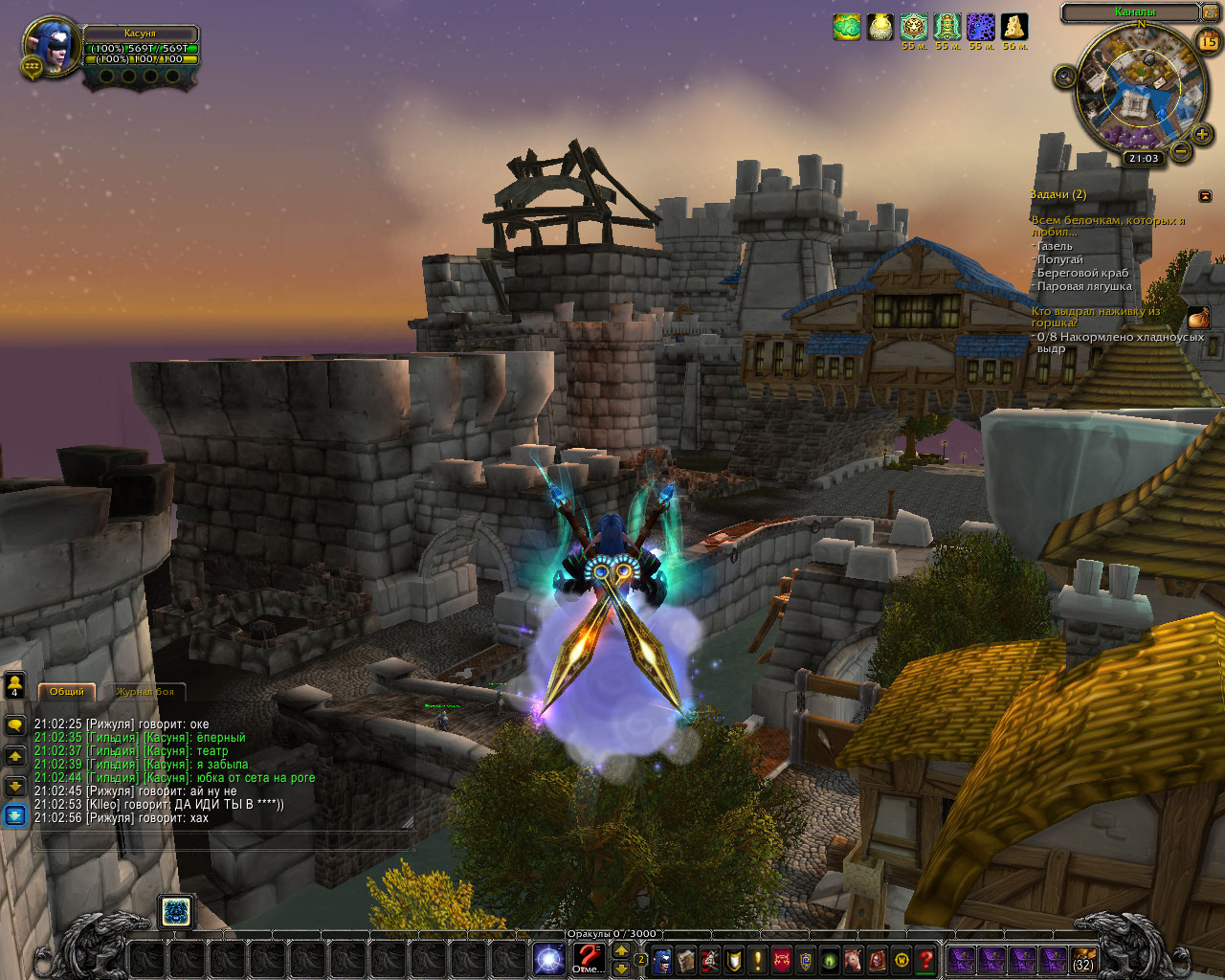Open the main backpack showing 32
Screen dimensions: 1225x980
(x=1083, y=960)
